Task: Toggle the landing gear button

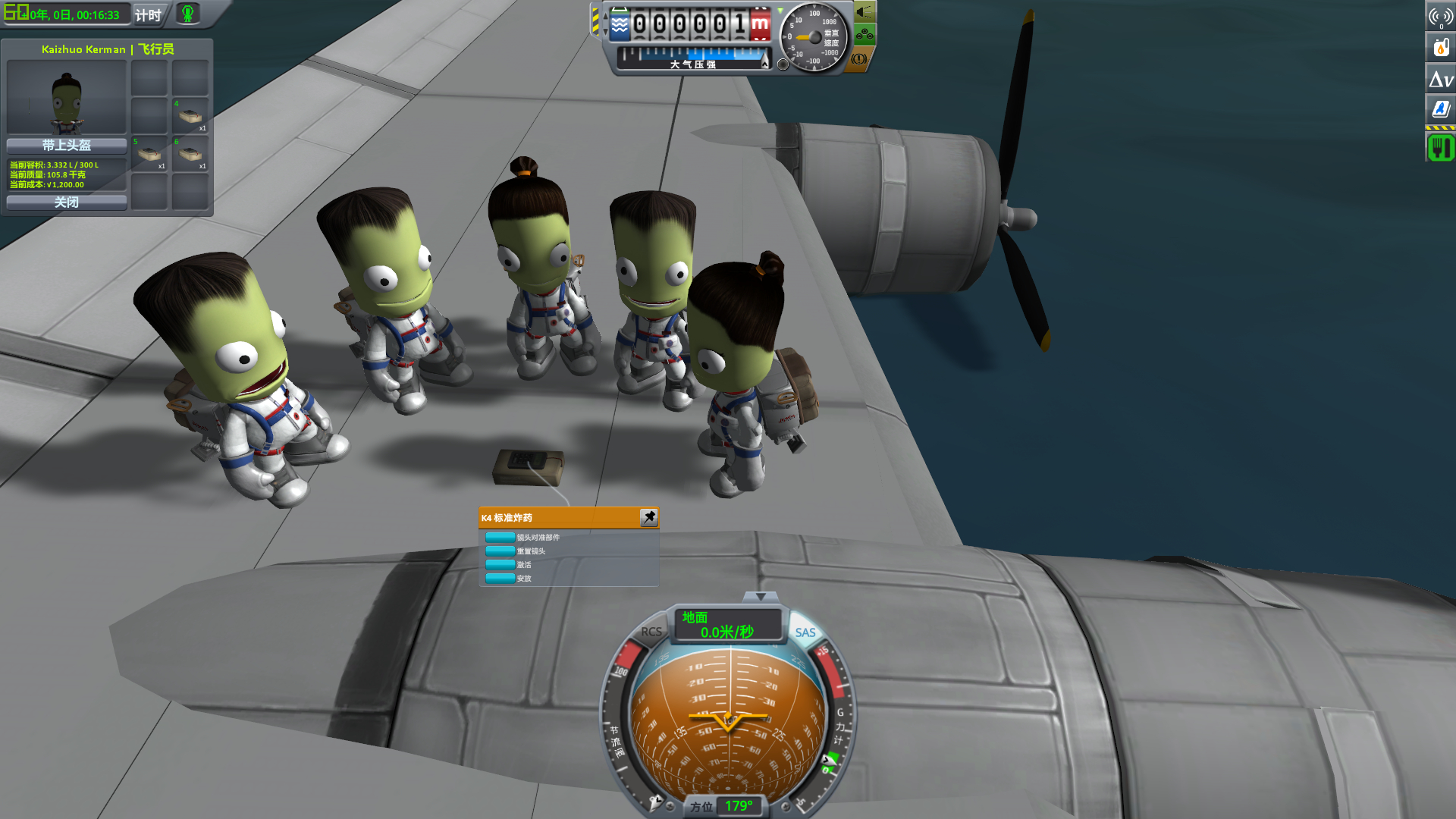Action: [864, 34]
